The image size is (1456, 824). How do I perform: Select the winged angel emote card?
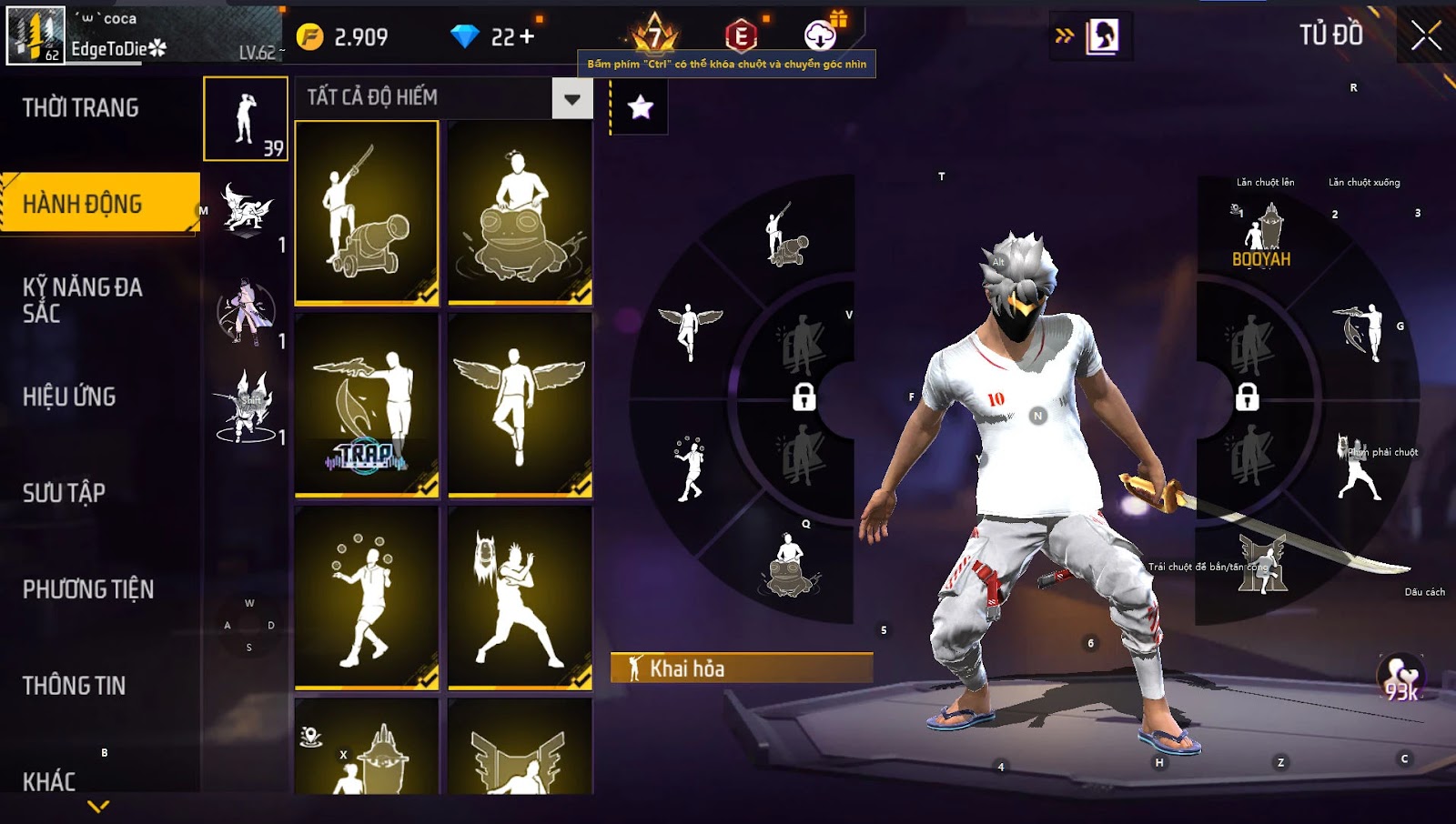(520, 405)
